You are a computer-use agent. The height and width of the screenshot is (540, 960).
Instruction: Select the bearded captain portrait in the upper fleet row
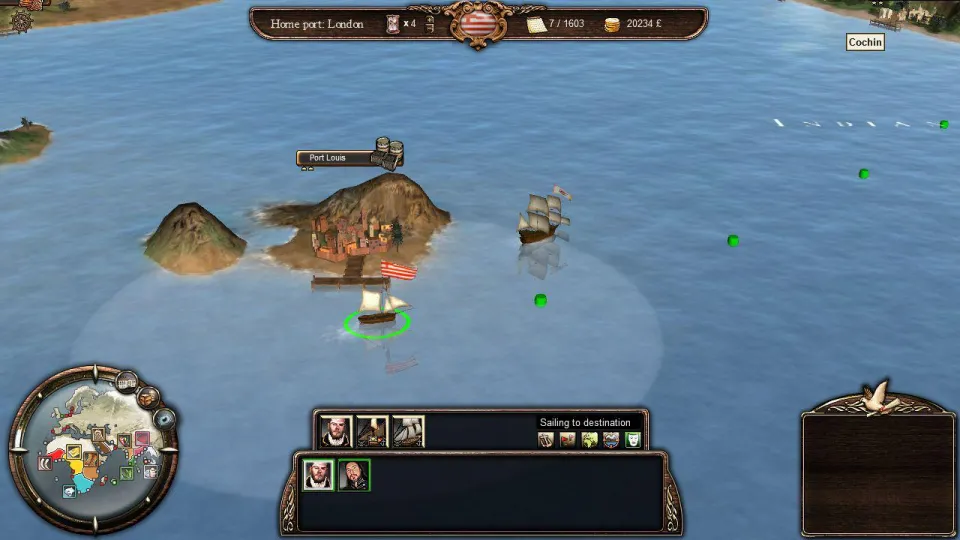pos(336,431)
